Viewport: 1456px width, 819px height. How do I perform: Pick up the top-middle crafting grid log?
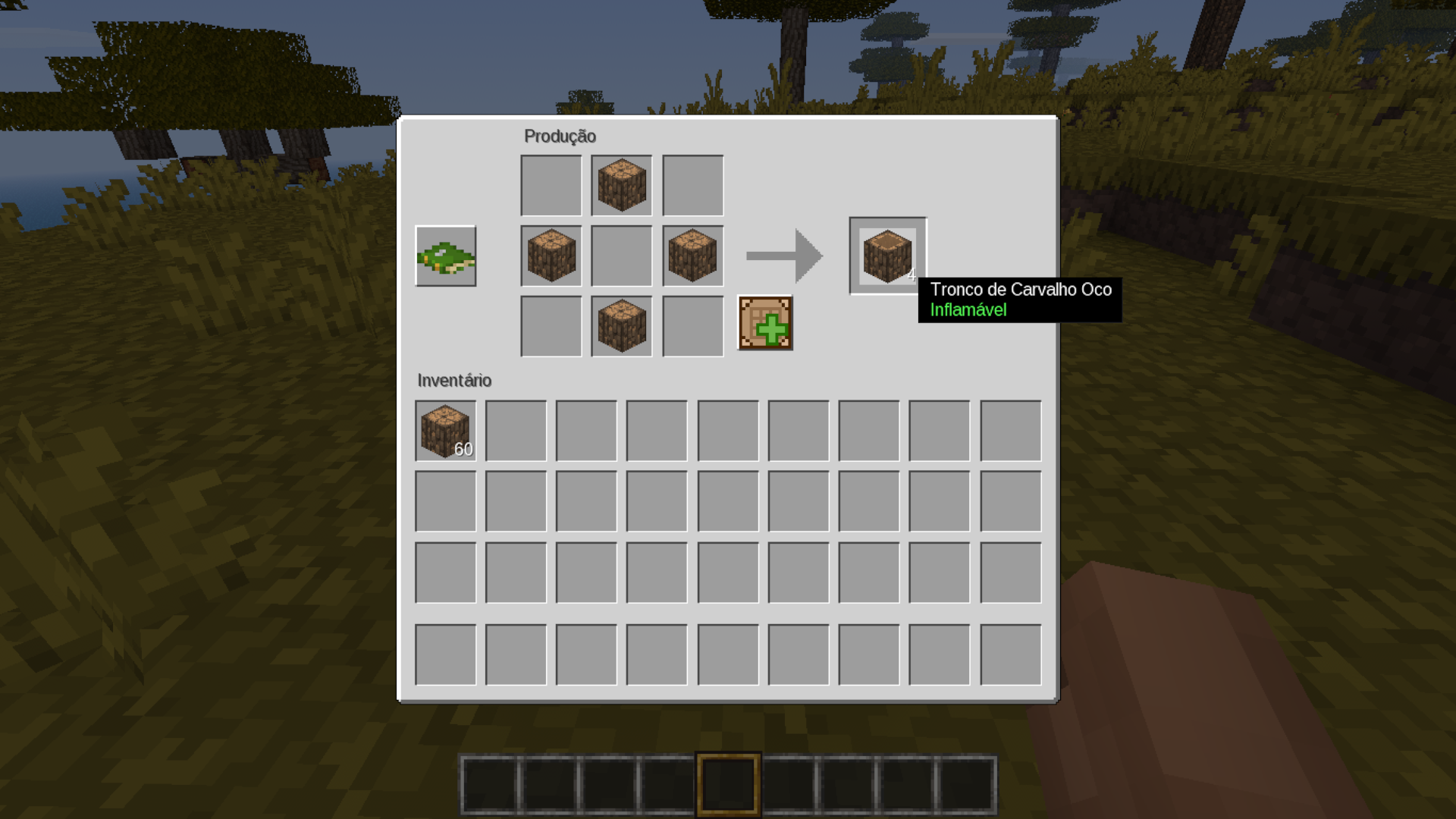[x=622, y=185]
